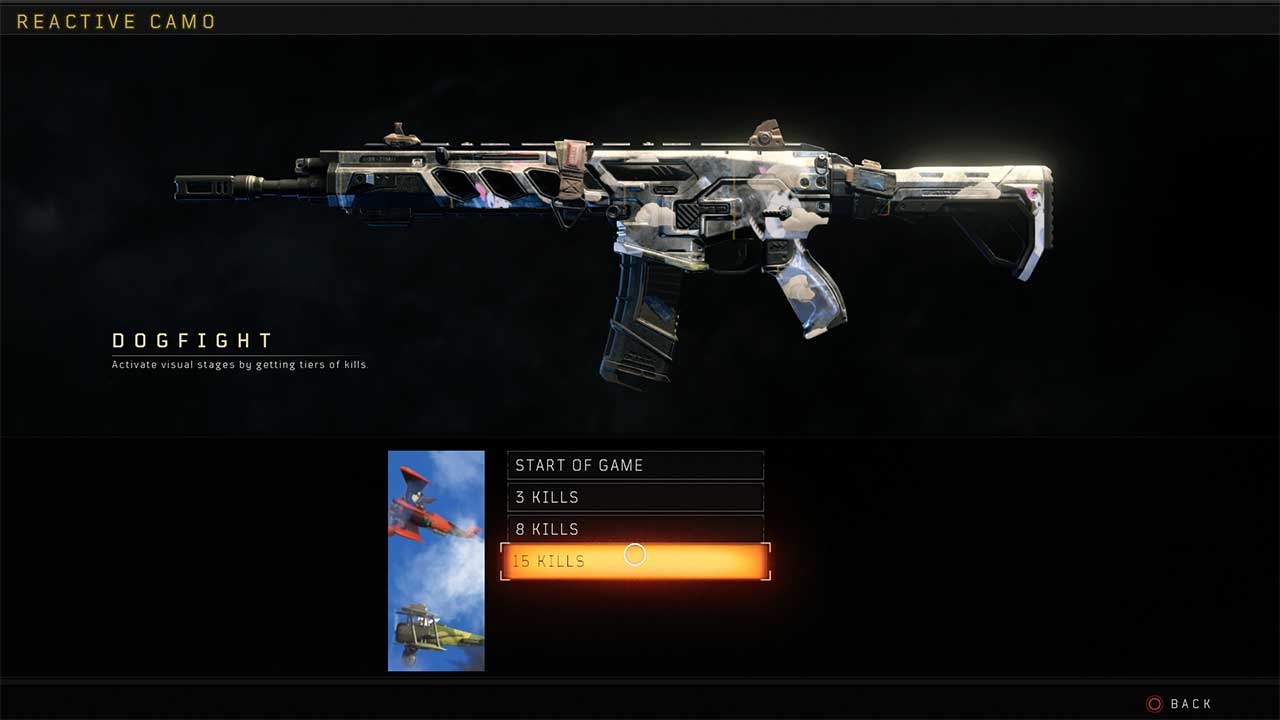The width and height of the screenshot is (1280, 720).
Task: Choose the 3 Kills camo stage
Action: coord(635,497)
